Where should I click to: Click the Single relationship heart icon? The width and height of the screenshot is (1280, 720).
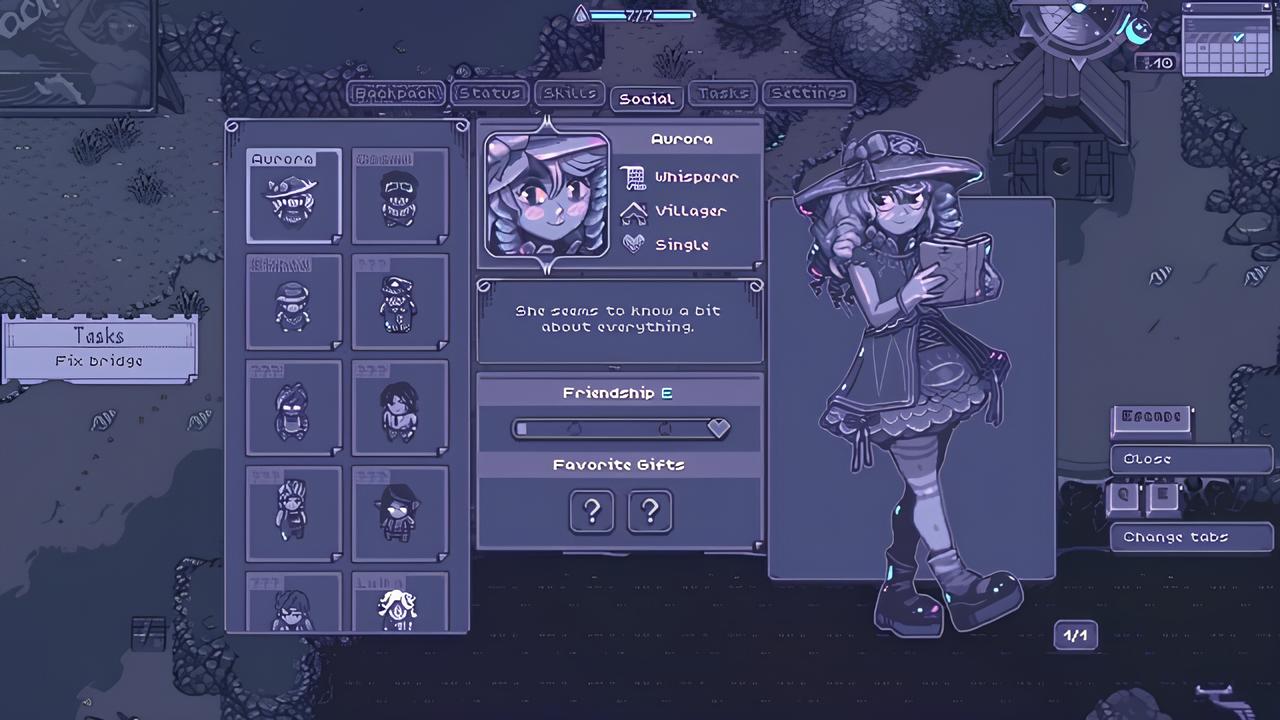[633, 245]
